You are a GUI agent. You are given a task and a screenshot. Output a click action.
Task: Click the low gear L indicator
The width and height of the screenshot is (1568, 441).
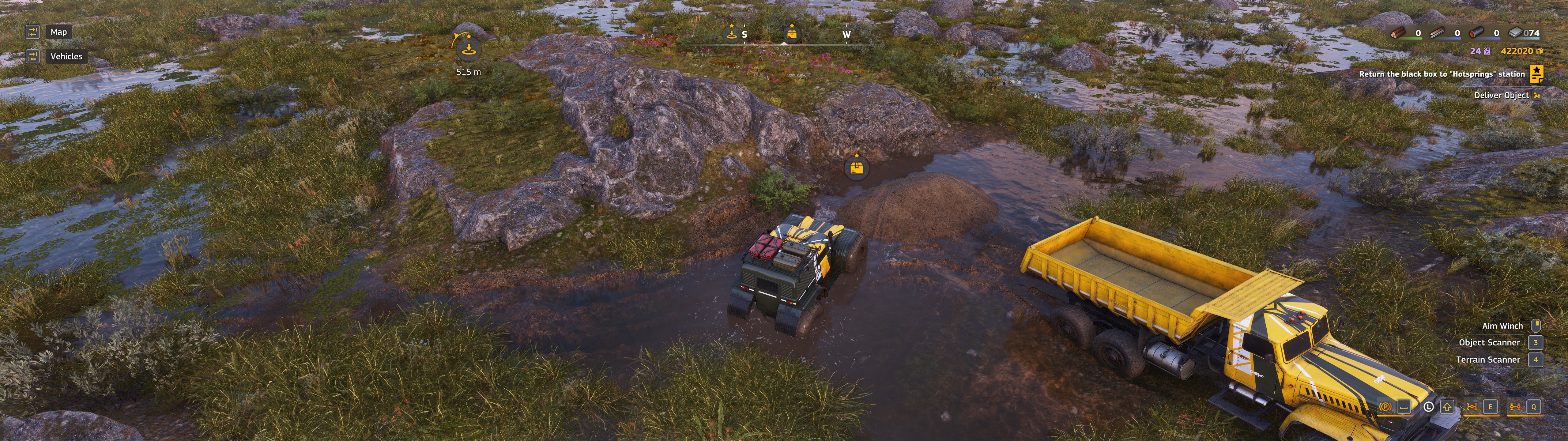(x=1429, y=407)
